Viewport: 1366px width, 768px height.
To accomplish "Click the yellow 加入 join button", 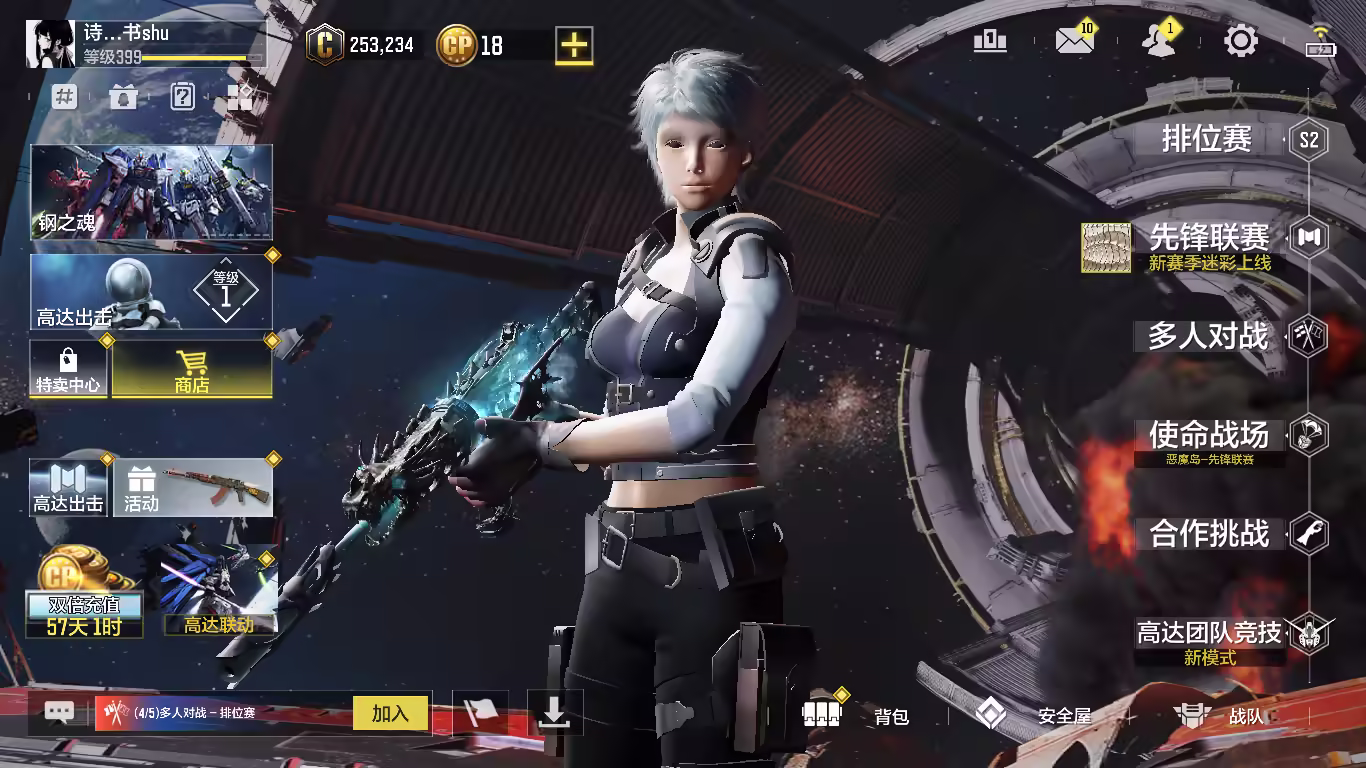I will (390, 713).
